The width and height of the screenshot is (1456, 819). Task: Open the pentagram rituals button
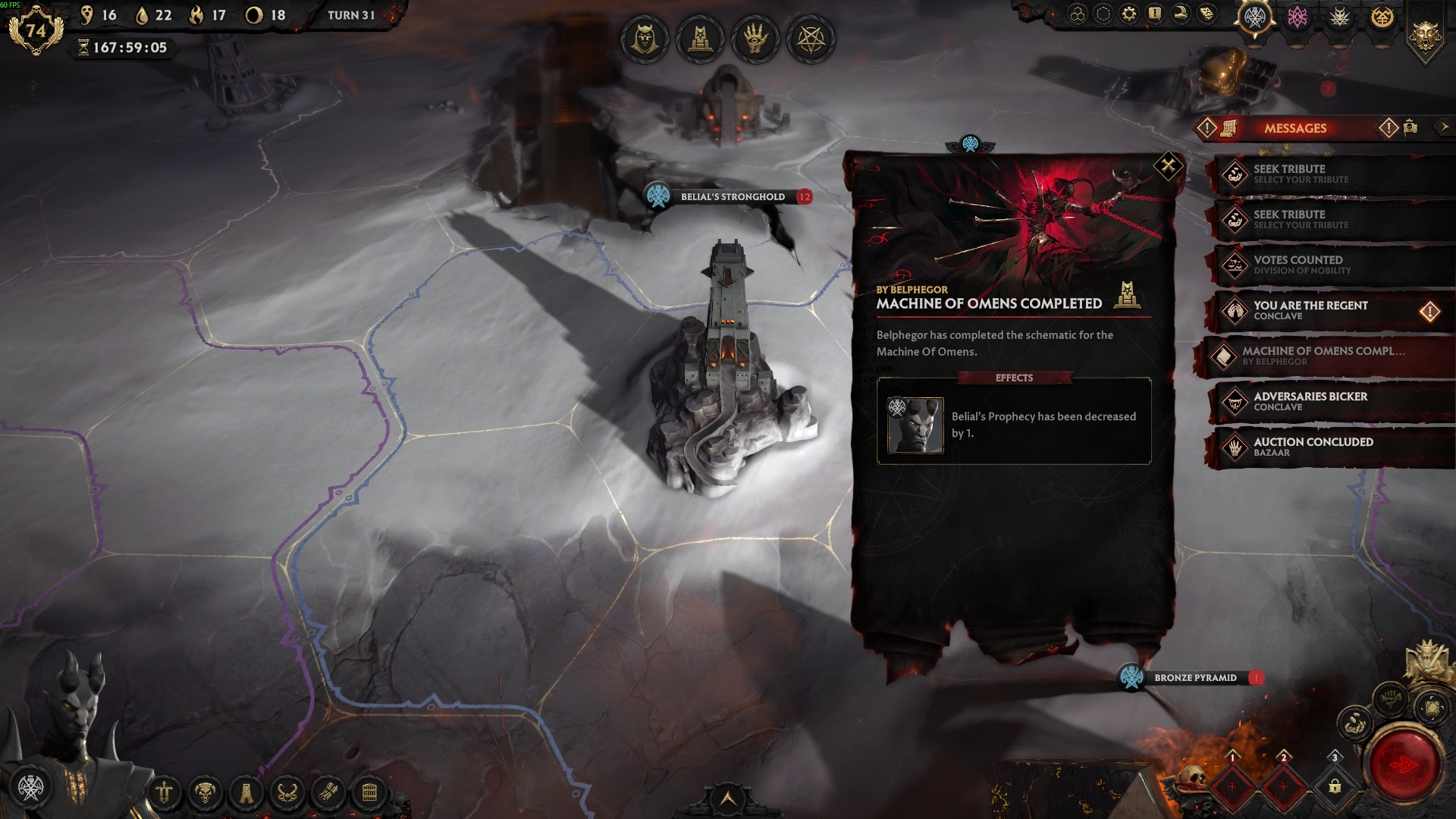pos(811,38)
